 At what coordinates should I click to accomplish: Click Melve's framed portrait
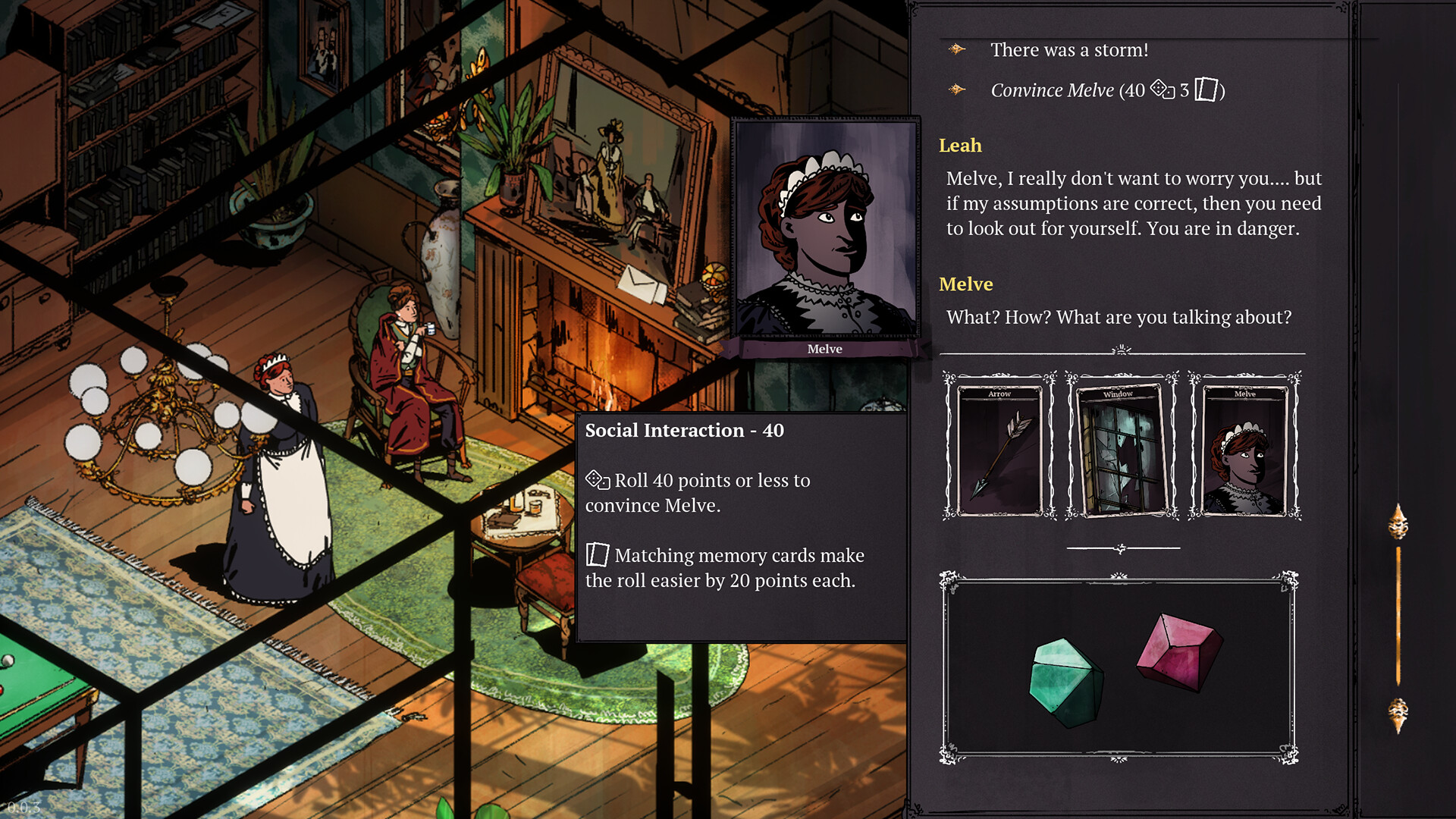823,227
